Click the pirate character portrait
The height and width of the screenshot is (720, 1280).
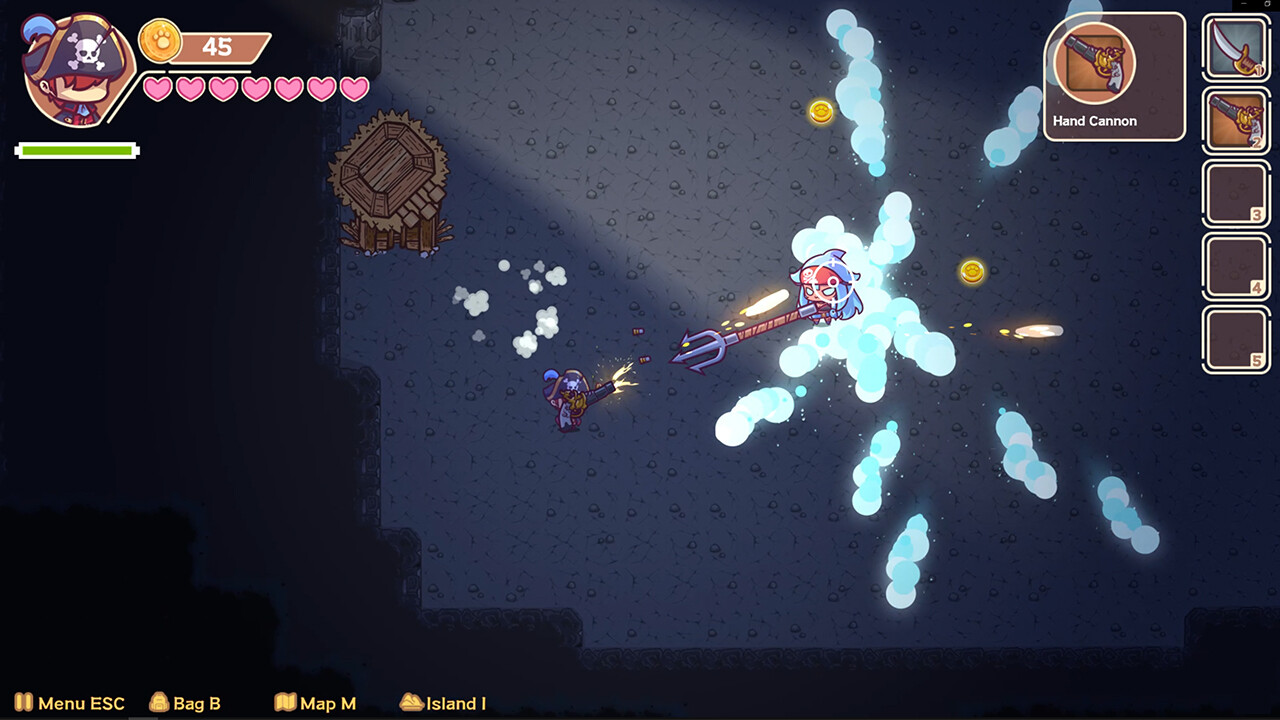point(76,70)
